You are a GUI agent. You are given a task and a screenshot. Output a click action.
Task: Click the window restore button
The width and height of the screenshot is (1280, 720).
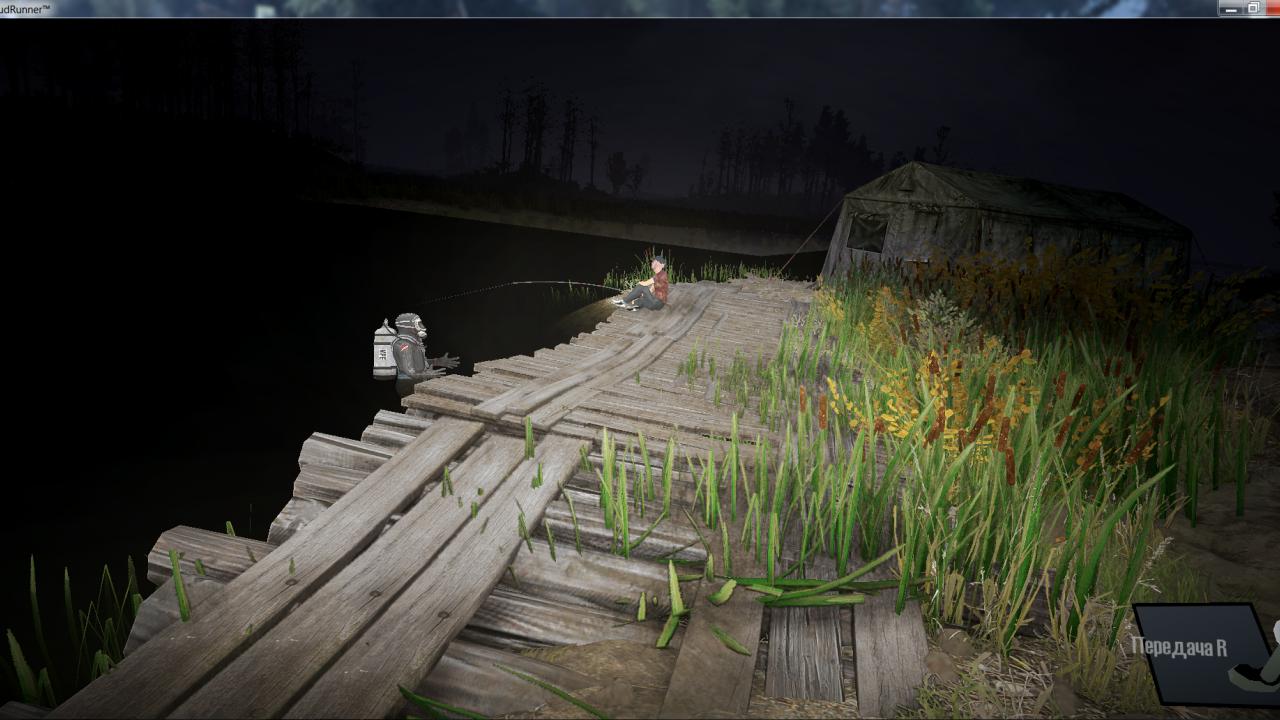[1254, 8]
